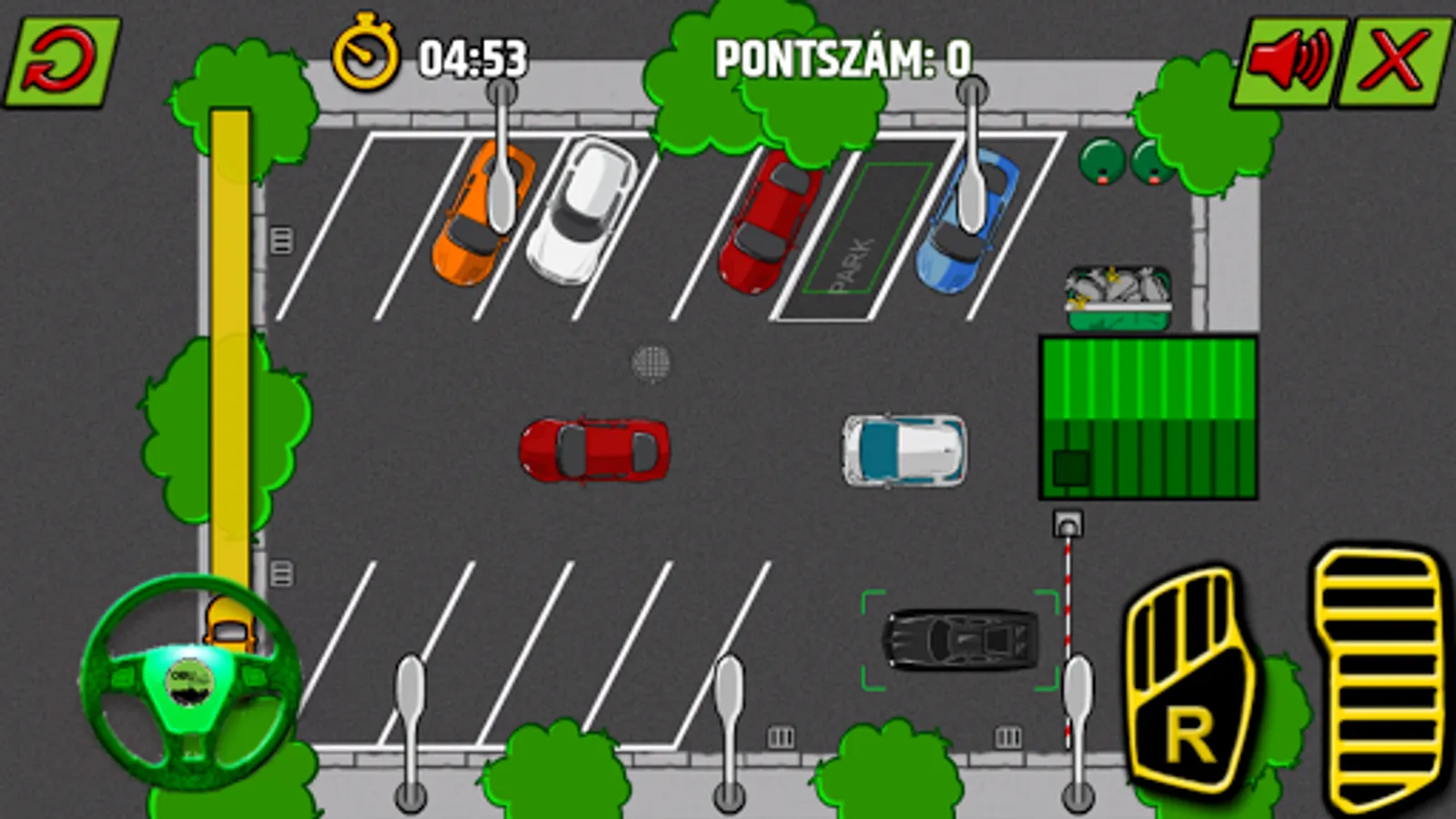
Task: Close the game with the red X
Action: pyautogui.click(x=1394, y=60)
